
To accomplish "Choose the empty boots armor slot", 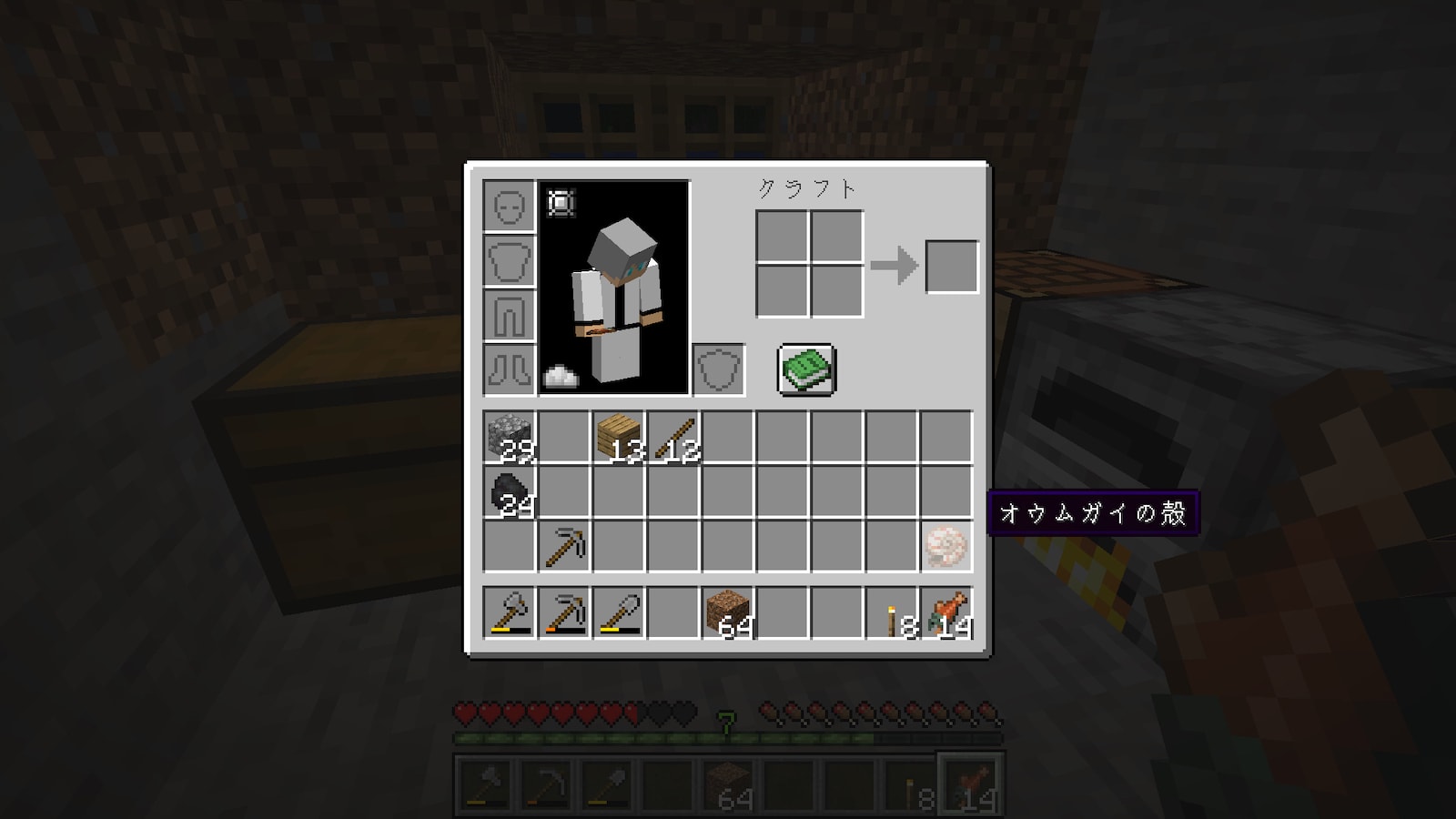I will (x=510, y=369).
